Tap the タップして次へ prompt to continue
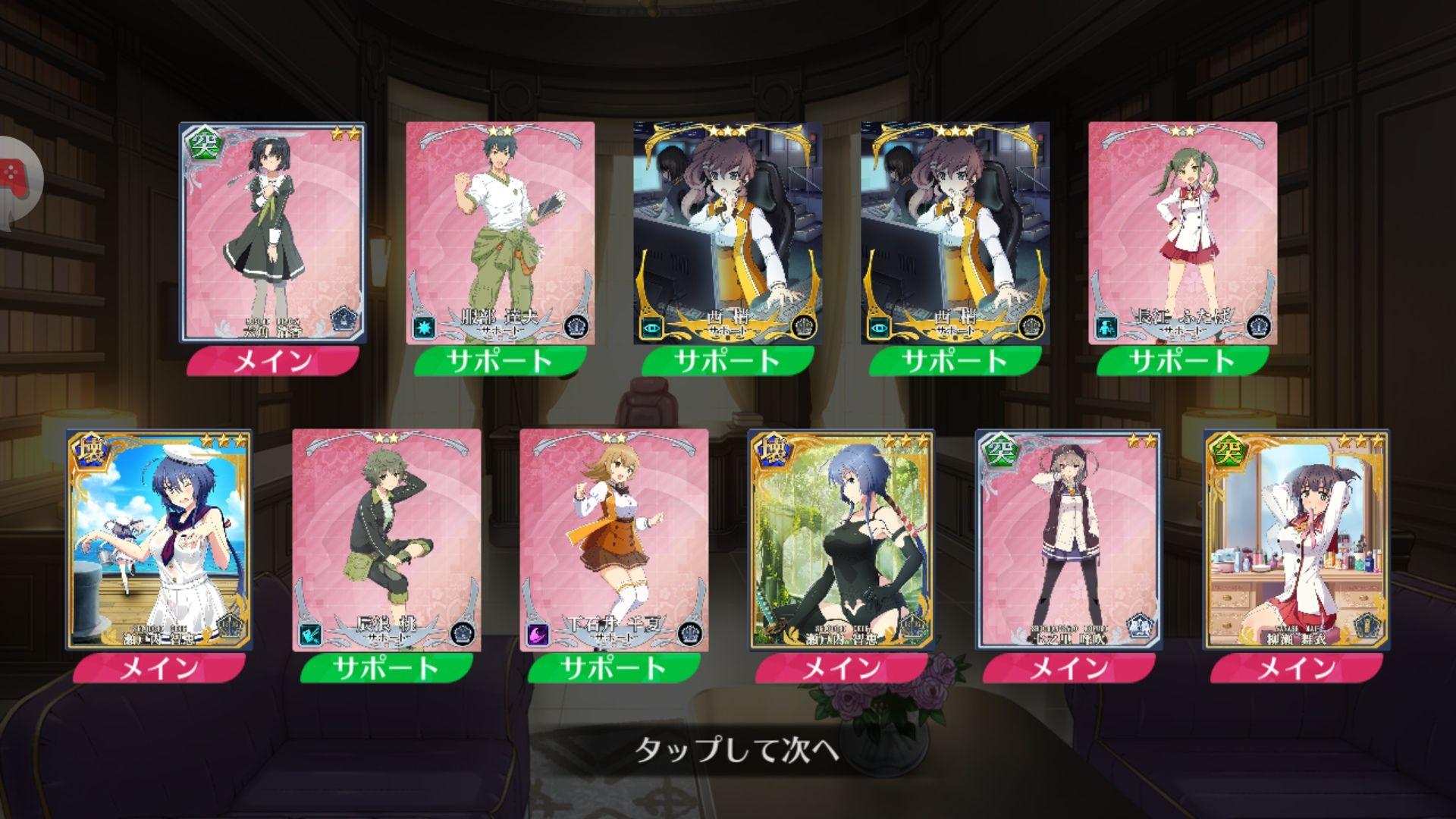1456x819 pixels. pyautogui.click(x=736, y=750)
